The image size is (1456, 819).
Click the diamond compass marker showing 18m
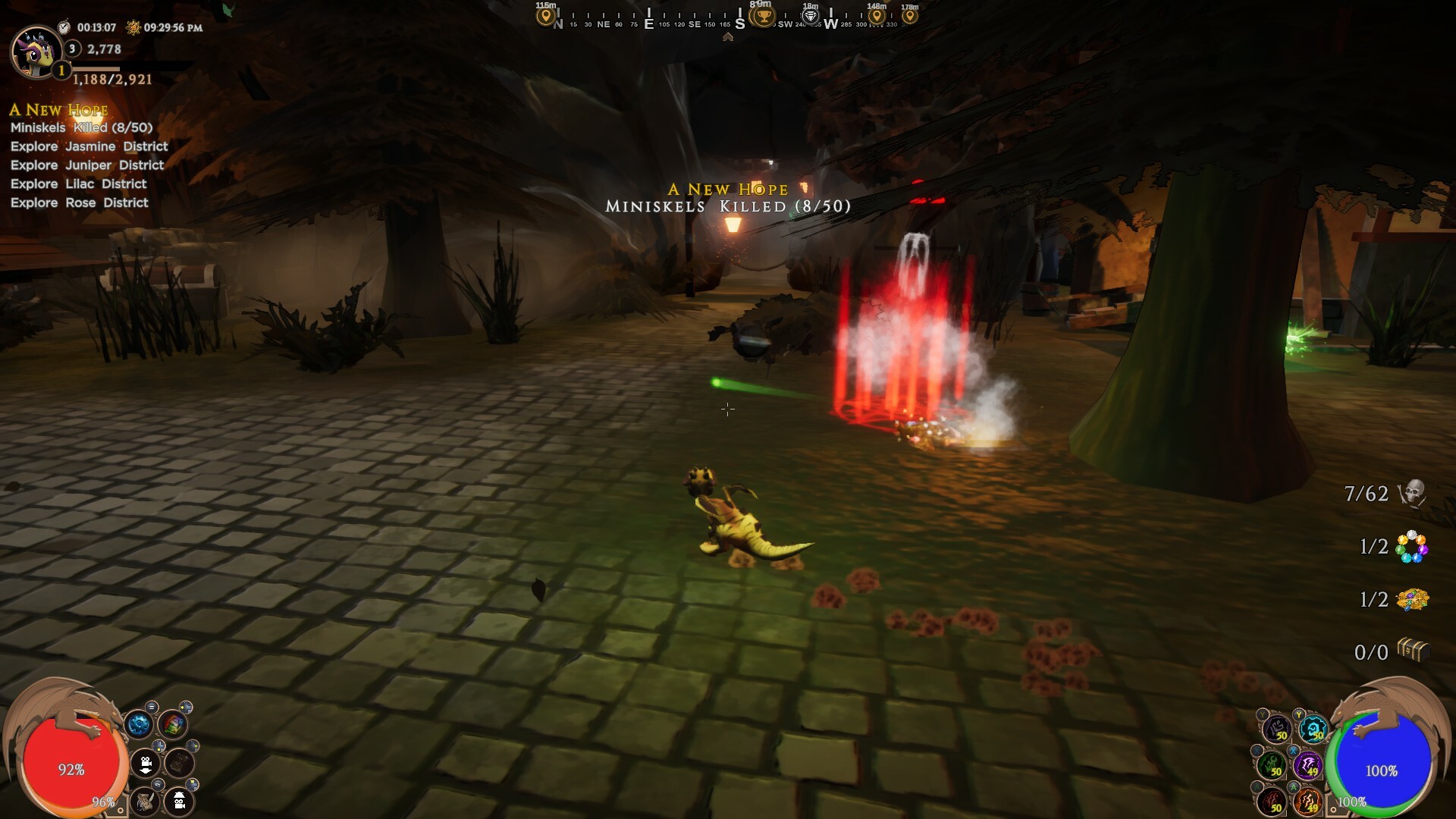(809, 15)
